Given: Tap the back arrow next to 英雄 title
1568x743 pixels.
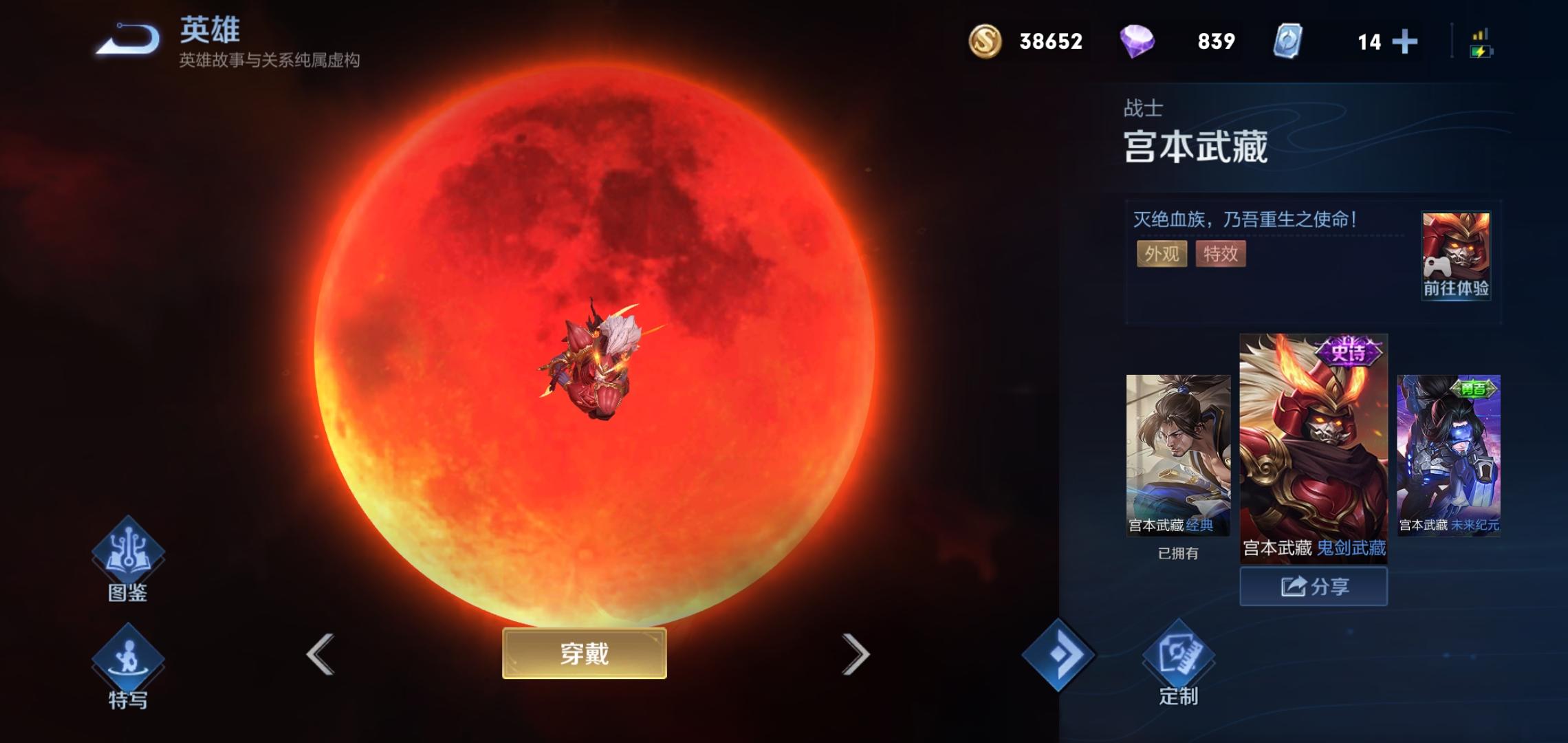Looking at the screenshot, I should click(x=127, y=38).
